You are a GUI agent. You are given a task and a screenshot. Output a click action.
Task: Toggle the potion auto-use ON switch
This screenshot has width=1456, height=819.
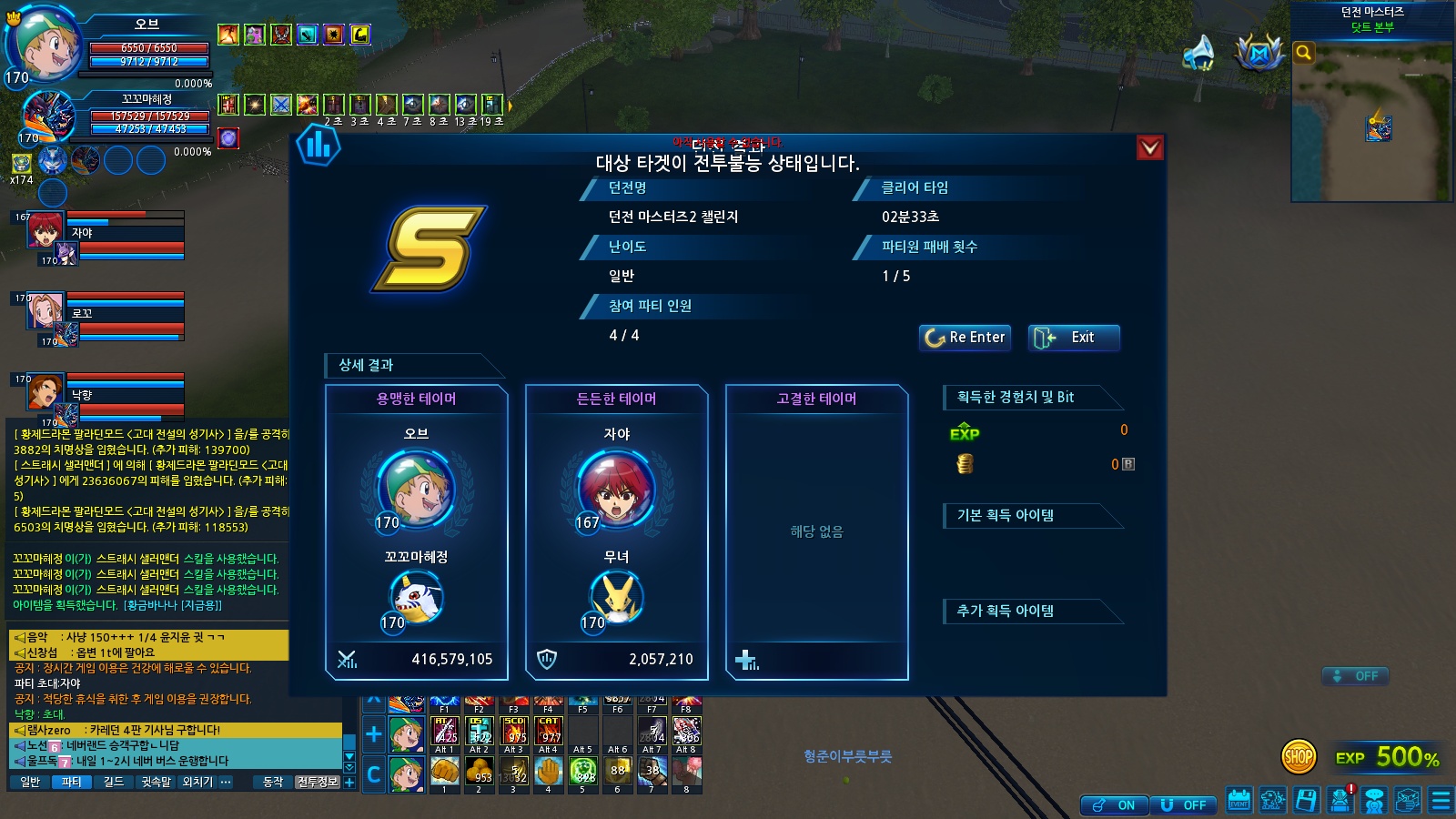point(1114,805)
